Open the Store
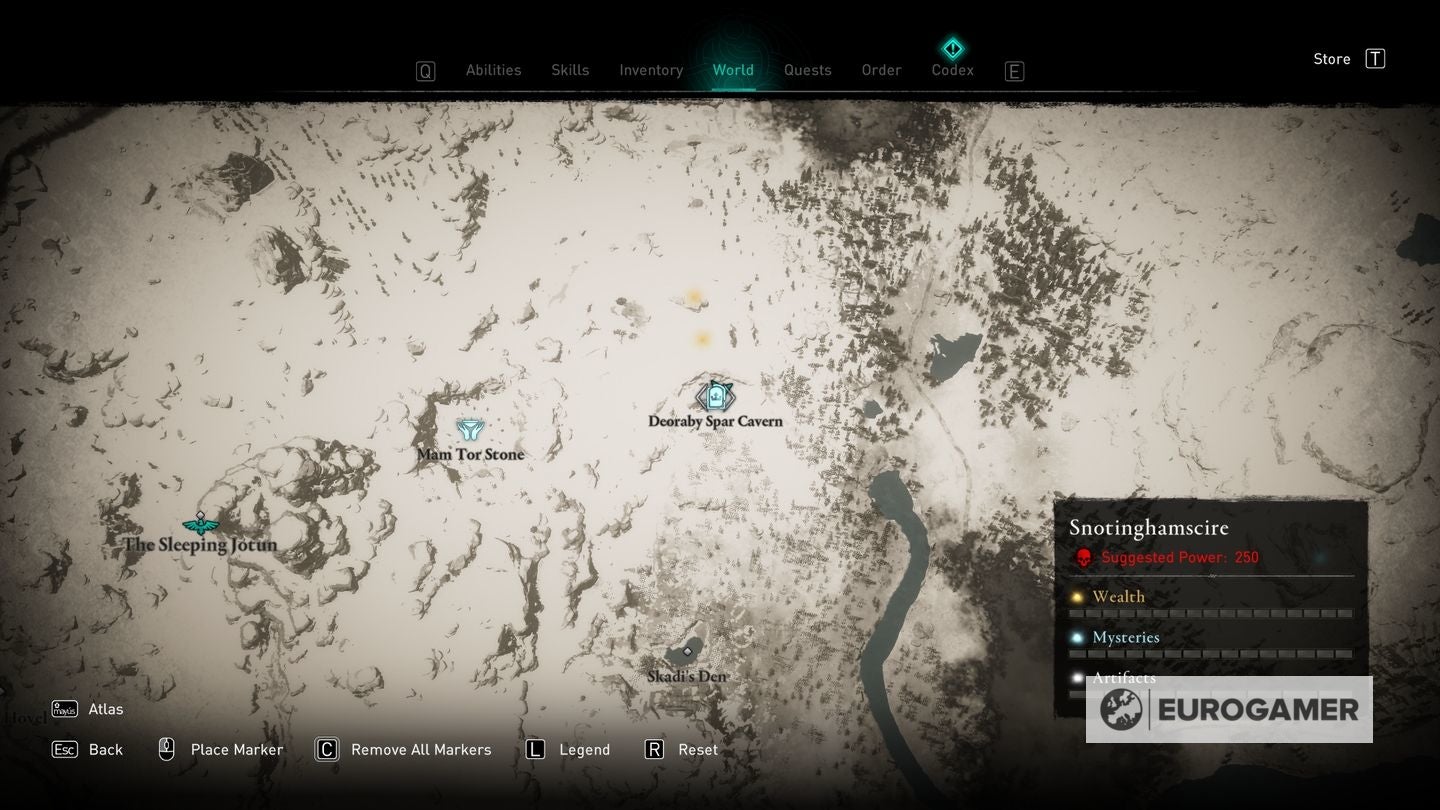Image resolution: width=1440 pixels, height=810 pixels. point(1331,58)
